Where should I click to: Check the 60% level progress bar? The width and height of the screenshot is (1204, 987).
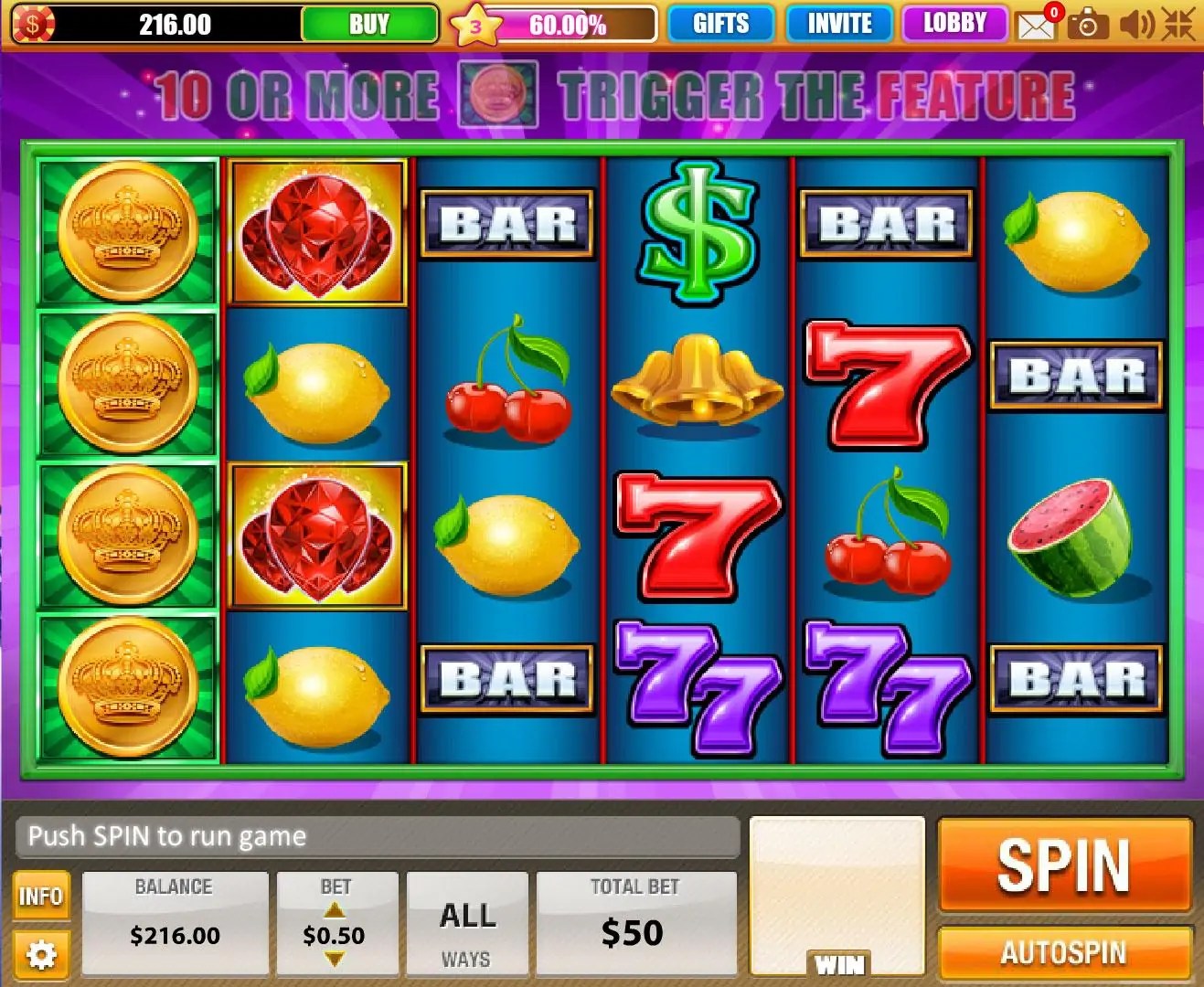pos(568,26)
